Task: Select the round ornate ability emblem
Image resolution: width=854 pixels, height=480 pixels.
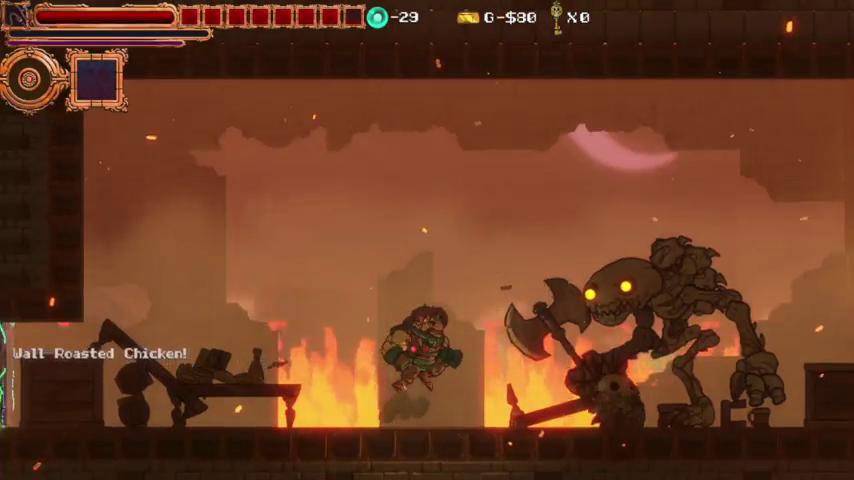Action: click(30, 79)
